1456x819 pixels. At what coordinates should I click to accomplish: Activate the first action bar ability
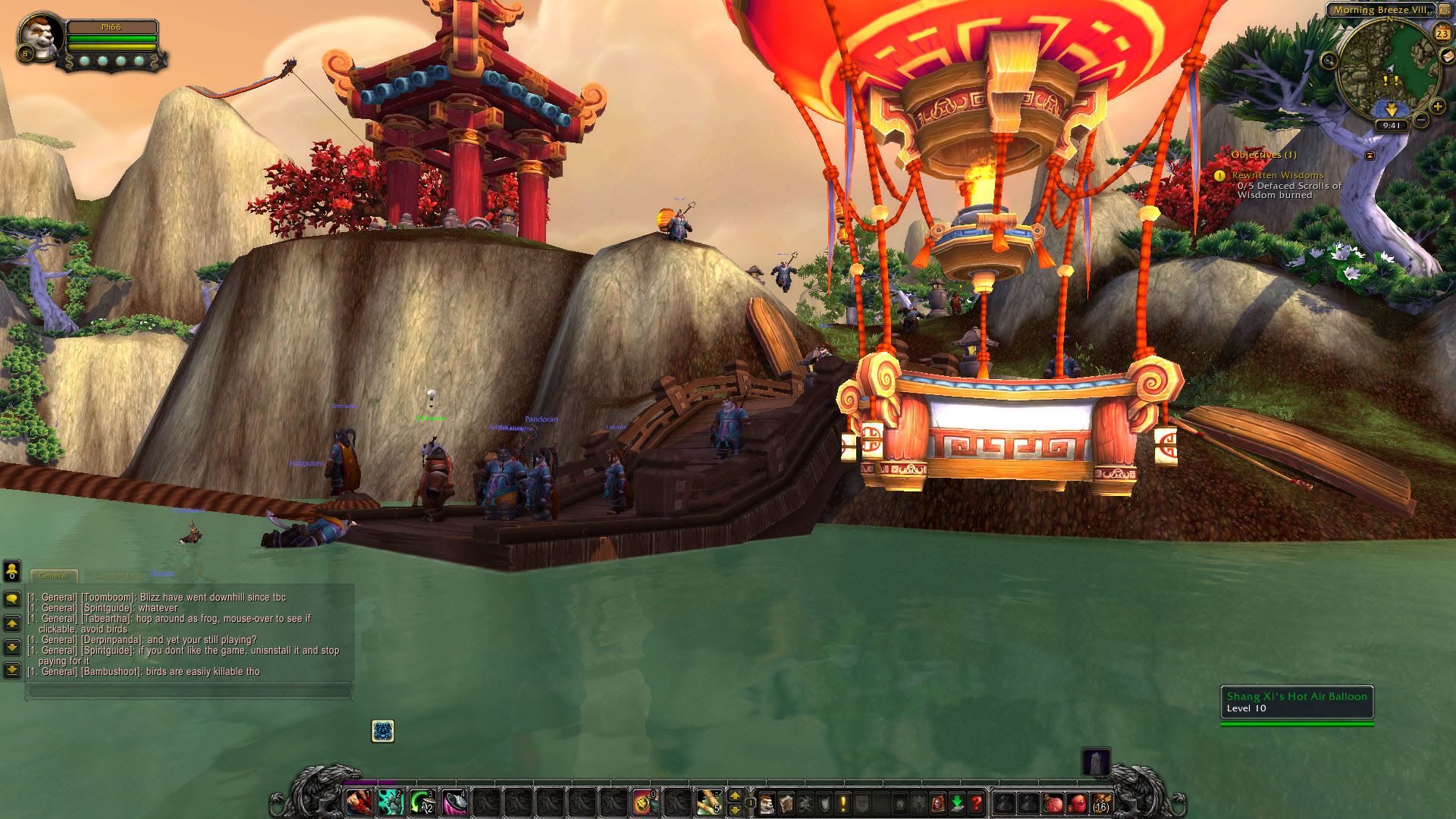358,802
